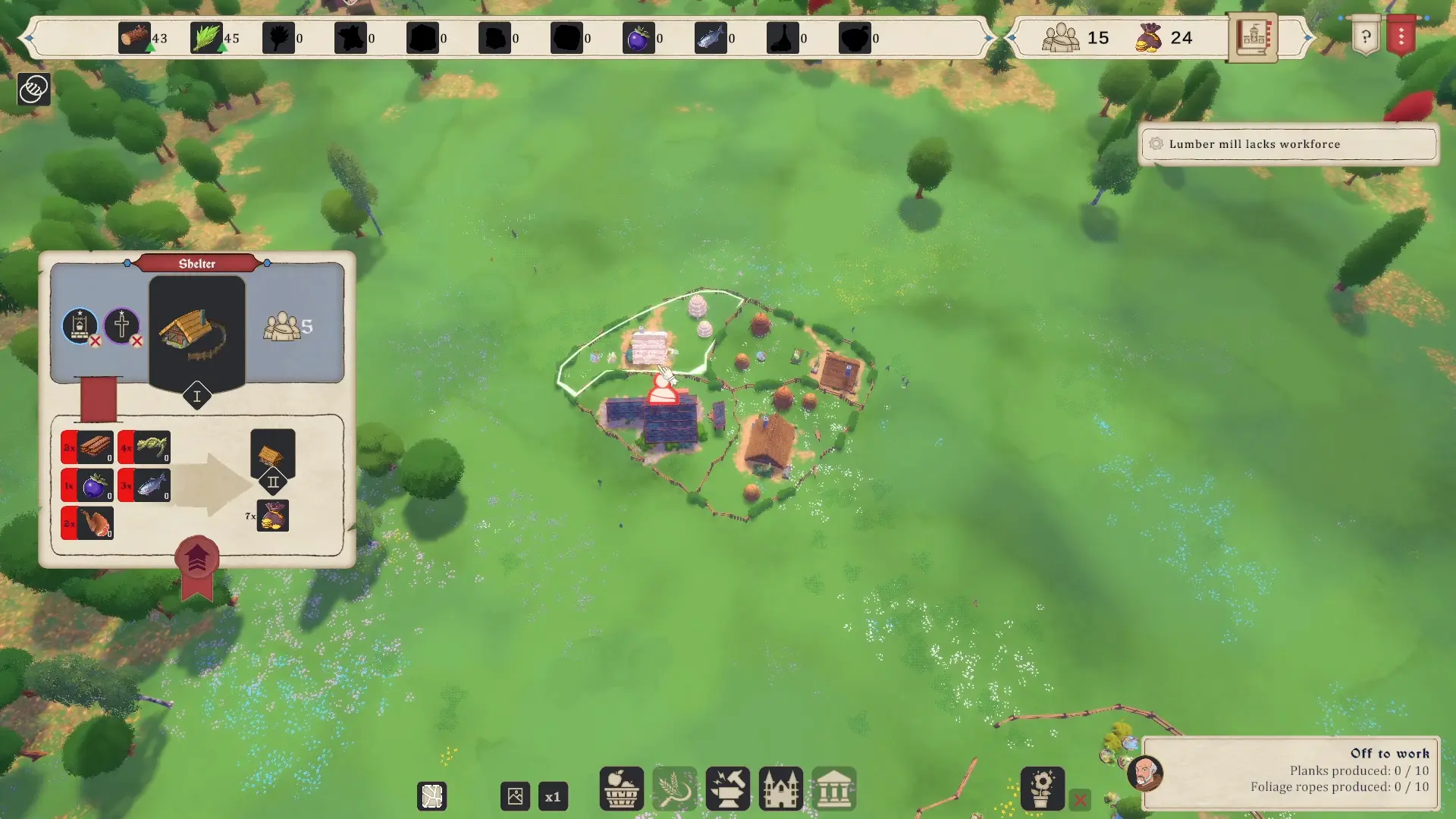Click the picture mode icon button

pos(515,797)
